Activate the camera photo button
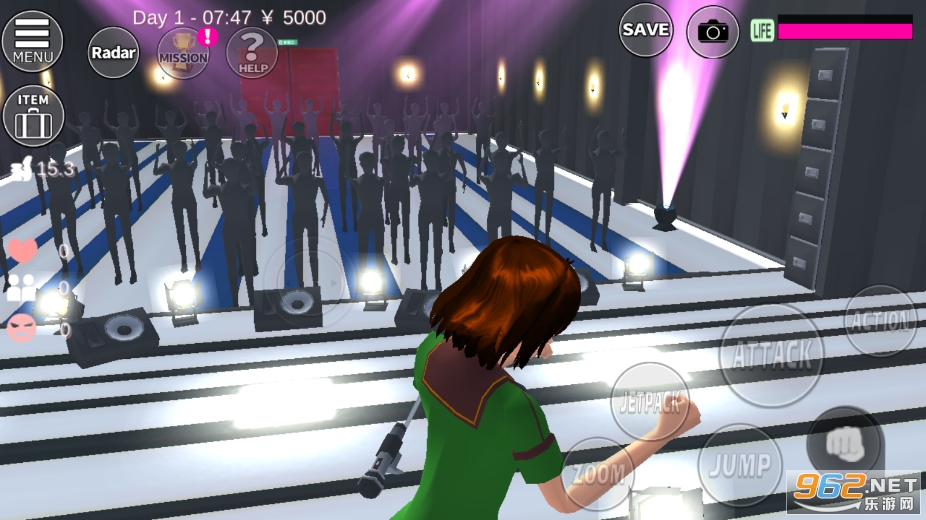Viewport: 926px width, 520px height. point(713,32)
